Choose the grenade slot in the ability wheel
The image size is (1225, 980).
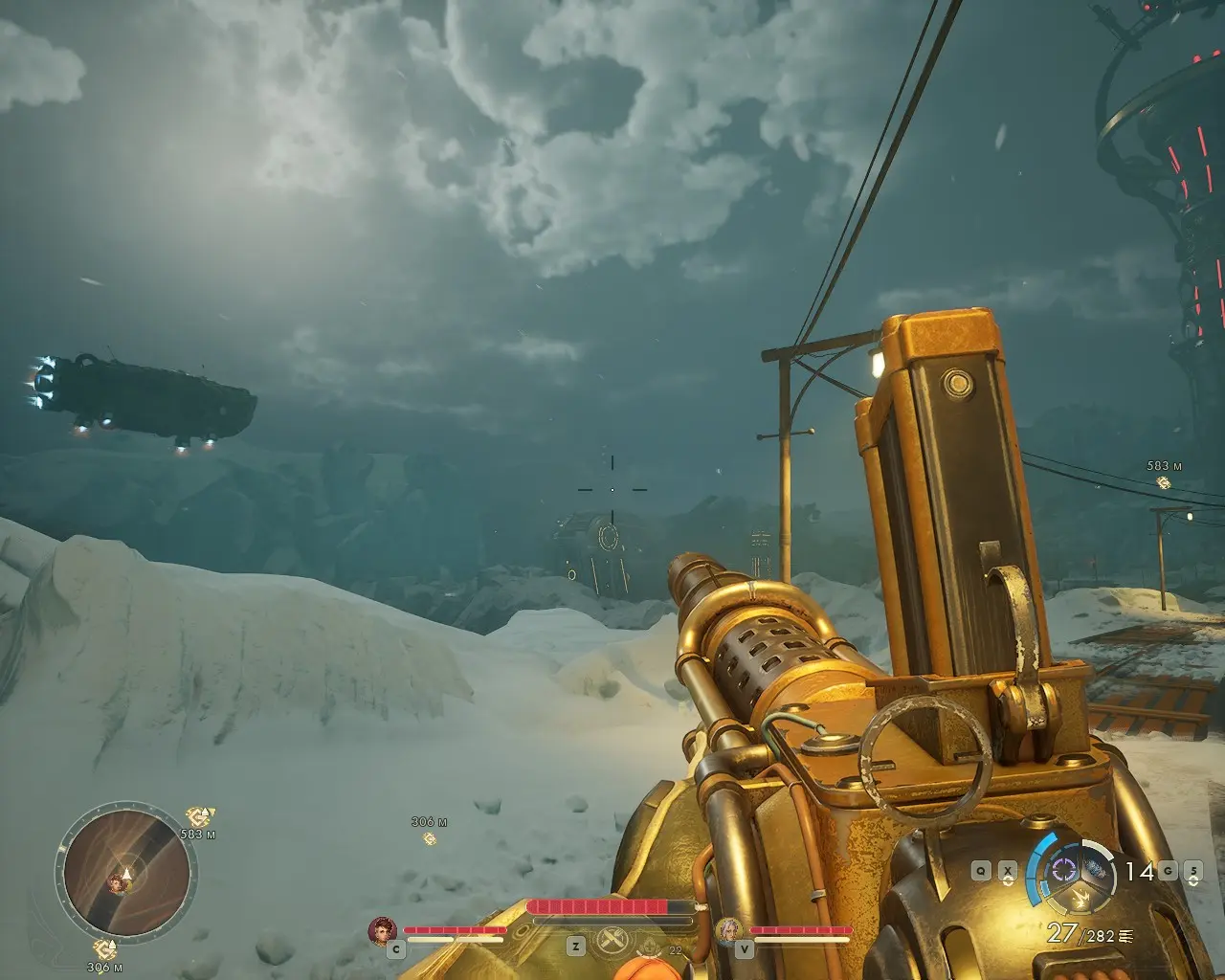pyautogui.click(x=1098, y=869)
